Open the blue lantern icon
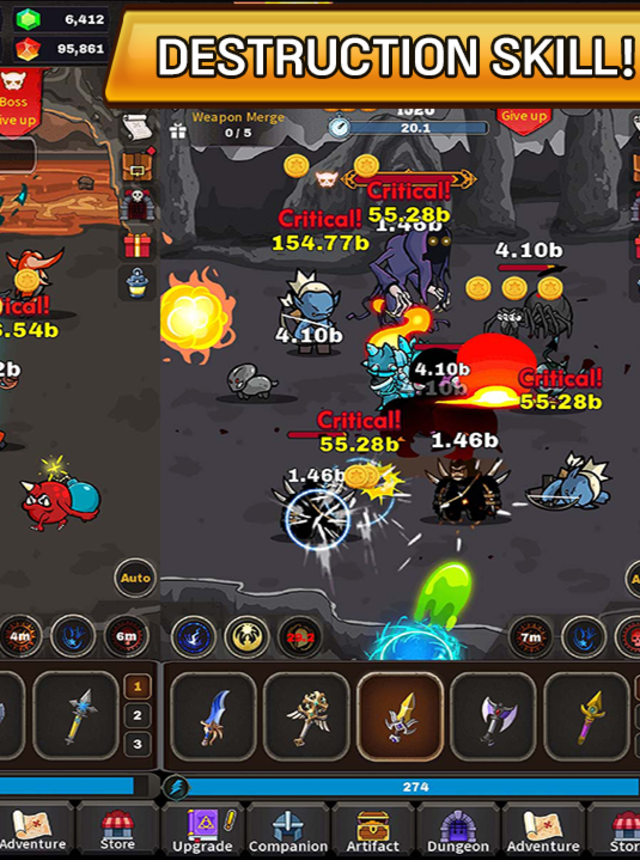This screenshot has width=640, height=860. [x=136, y=284]
